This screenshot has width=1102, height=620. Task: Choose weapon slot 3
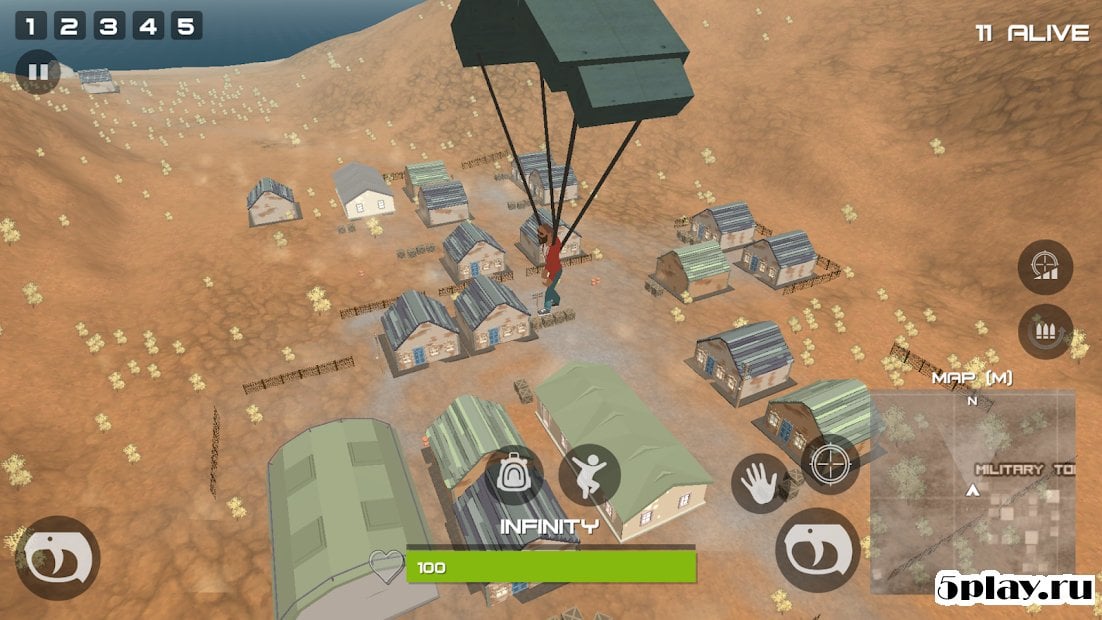pyautogui.click(x=109, y=26)
